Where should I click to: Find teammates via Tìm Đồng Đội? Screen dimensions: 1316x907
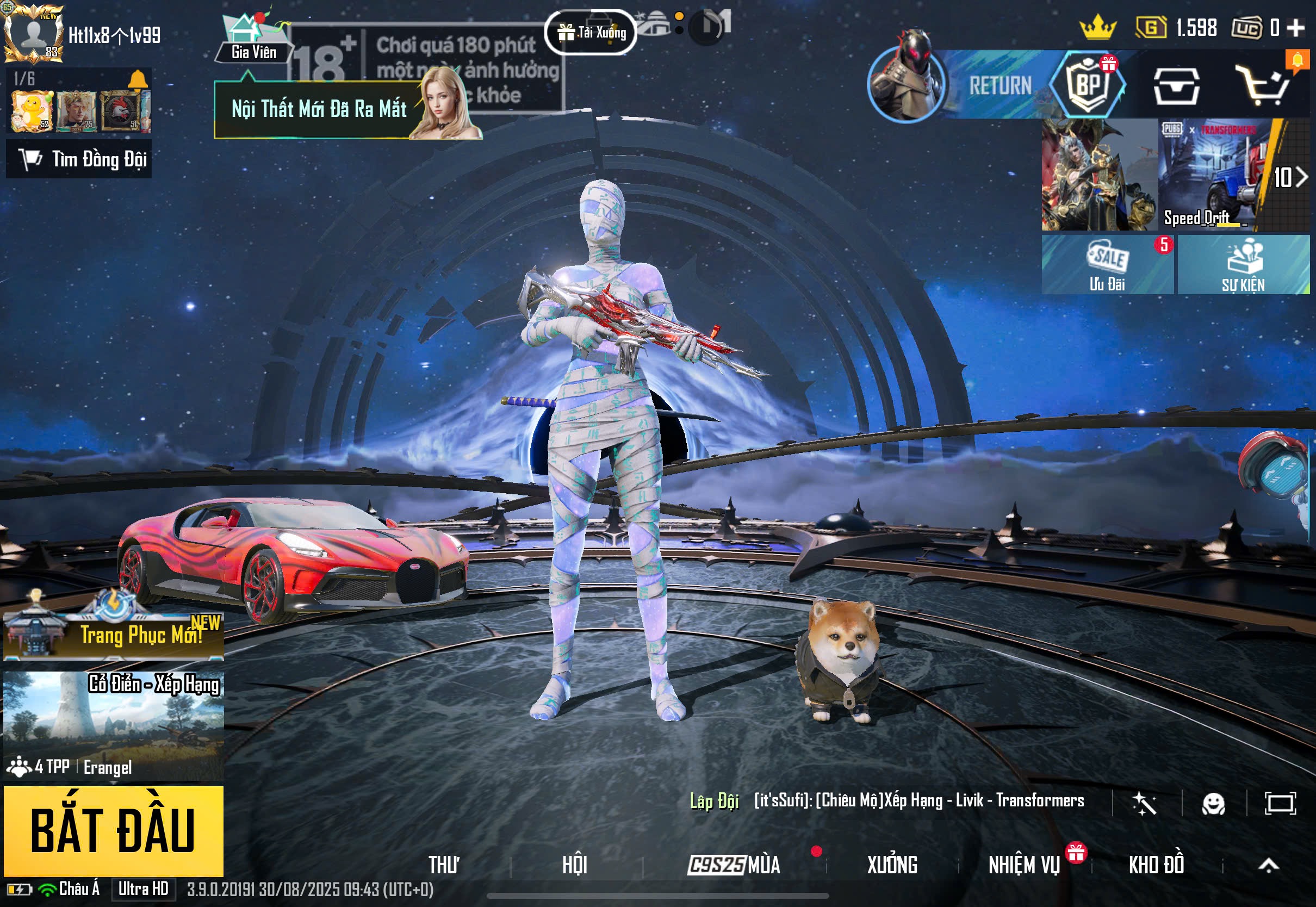pos(79,160)
